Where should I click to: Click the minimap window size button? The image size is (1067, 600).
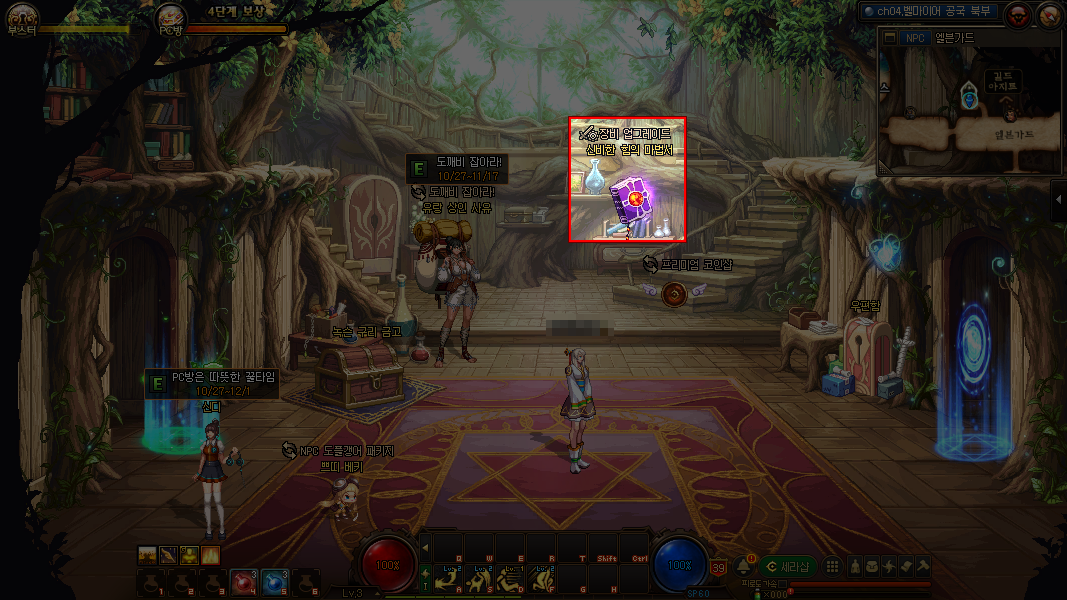(x=889, y=38)
